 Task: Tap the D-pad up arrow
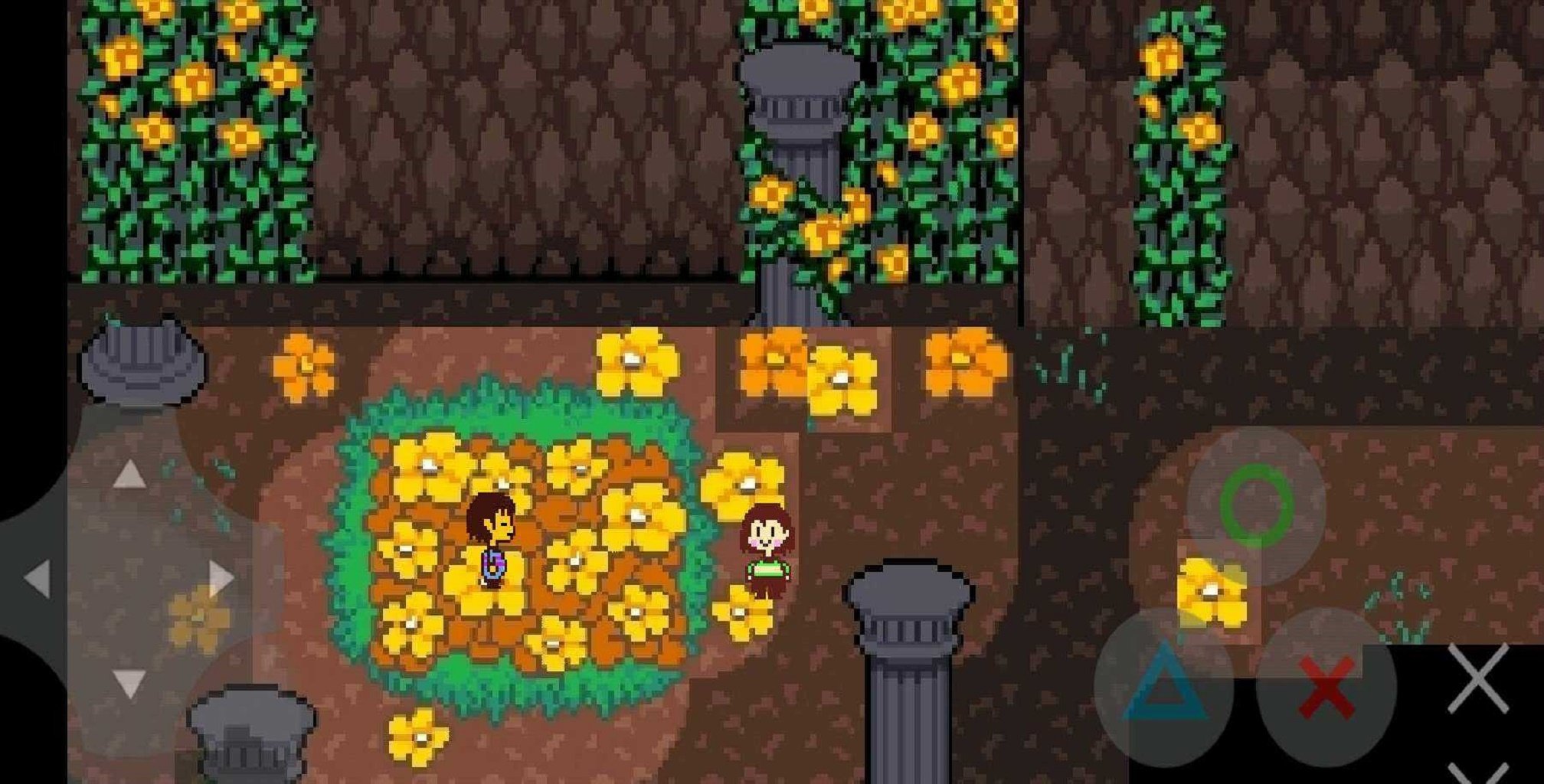pos(129,475)
